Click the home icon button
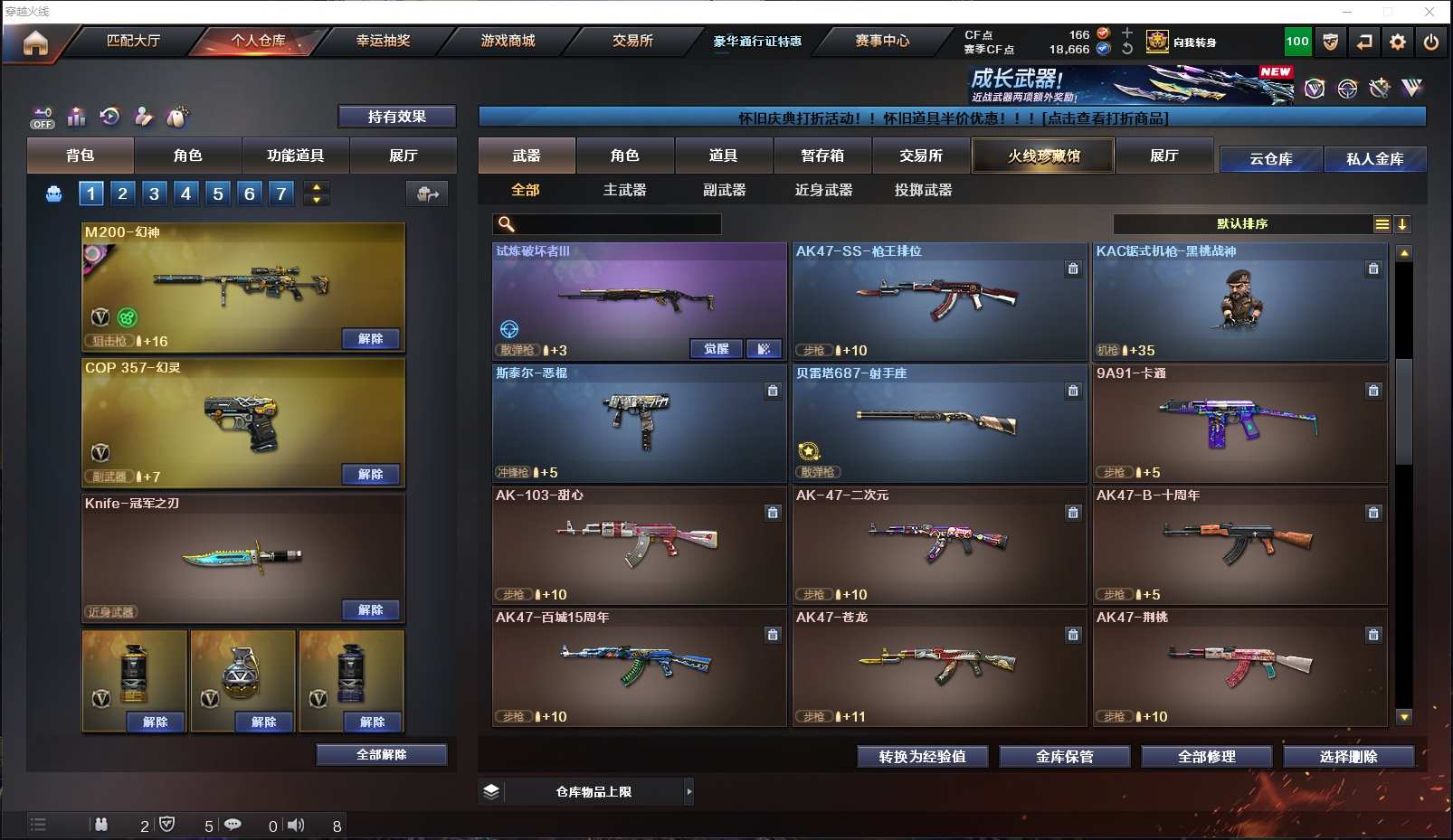Viewport: 1453px width, 840px height. click(35, 42)
